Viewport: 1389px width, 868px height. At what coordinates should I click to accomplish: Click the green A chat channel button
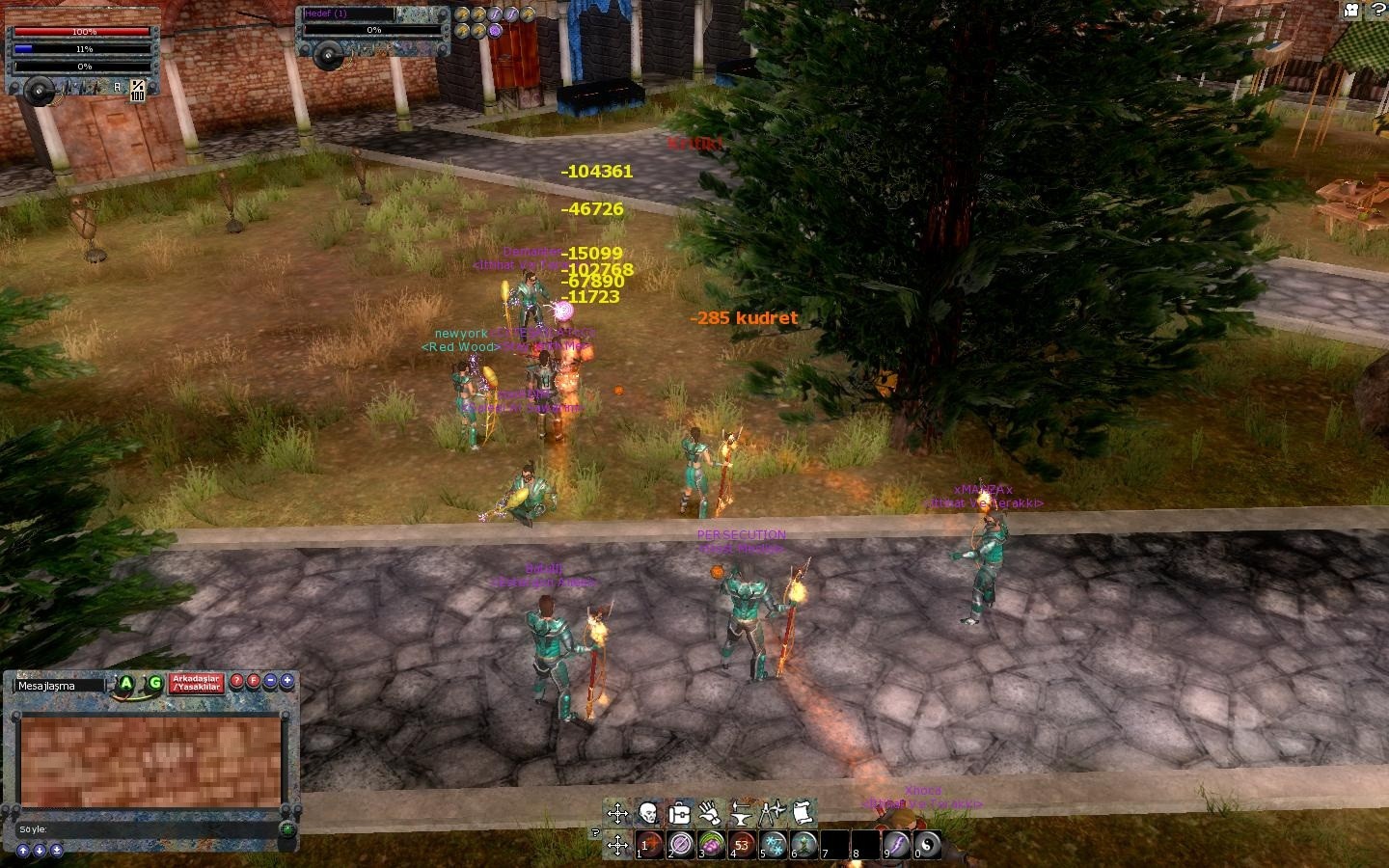(126, 684)
